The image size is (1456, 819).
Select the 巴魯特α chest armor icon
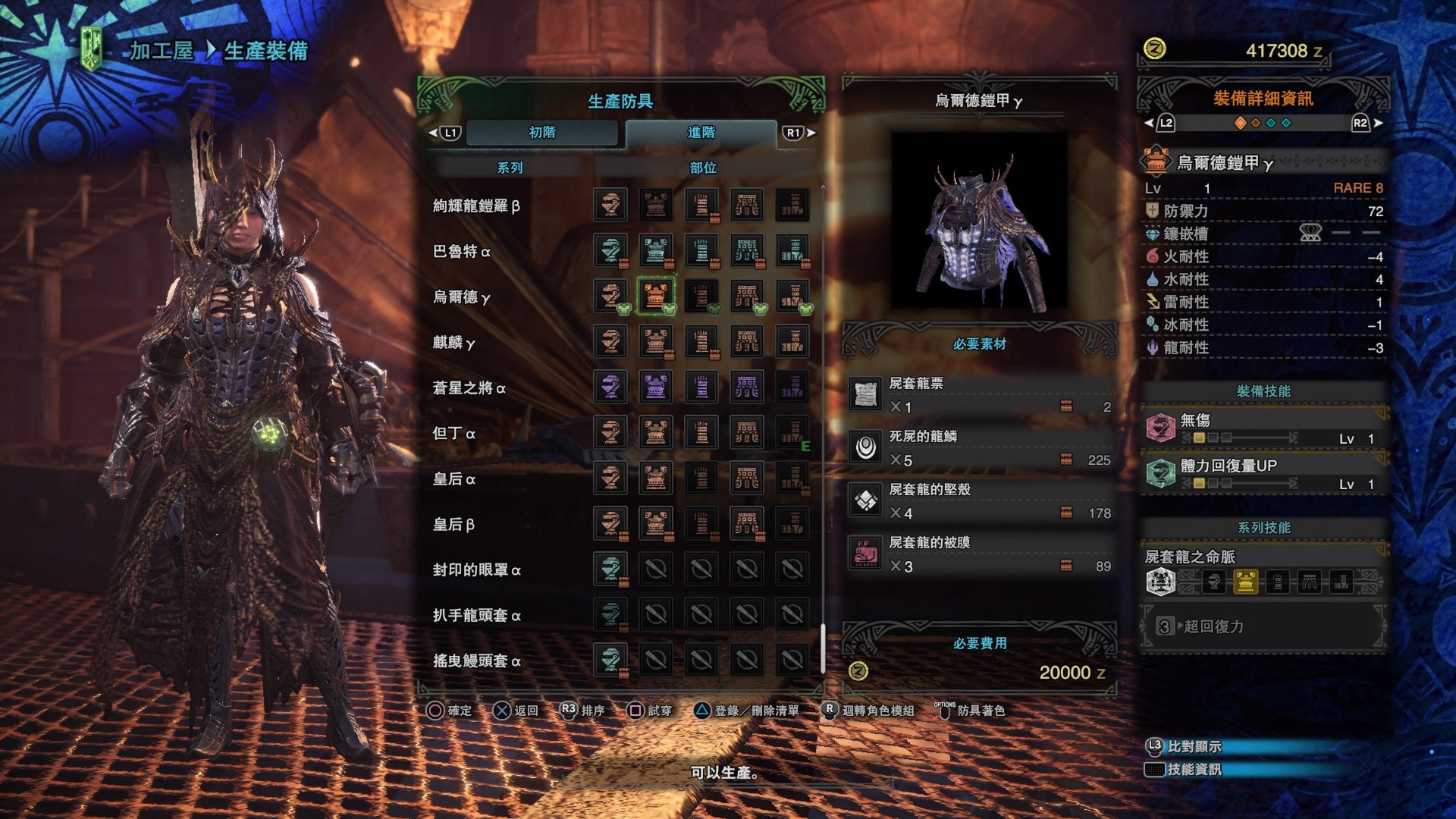tap(656, 251)
